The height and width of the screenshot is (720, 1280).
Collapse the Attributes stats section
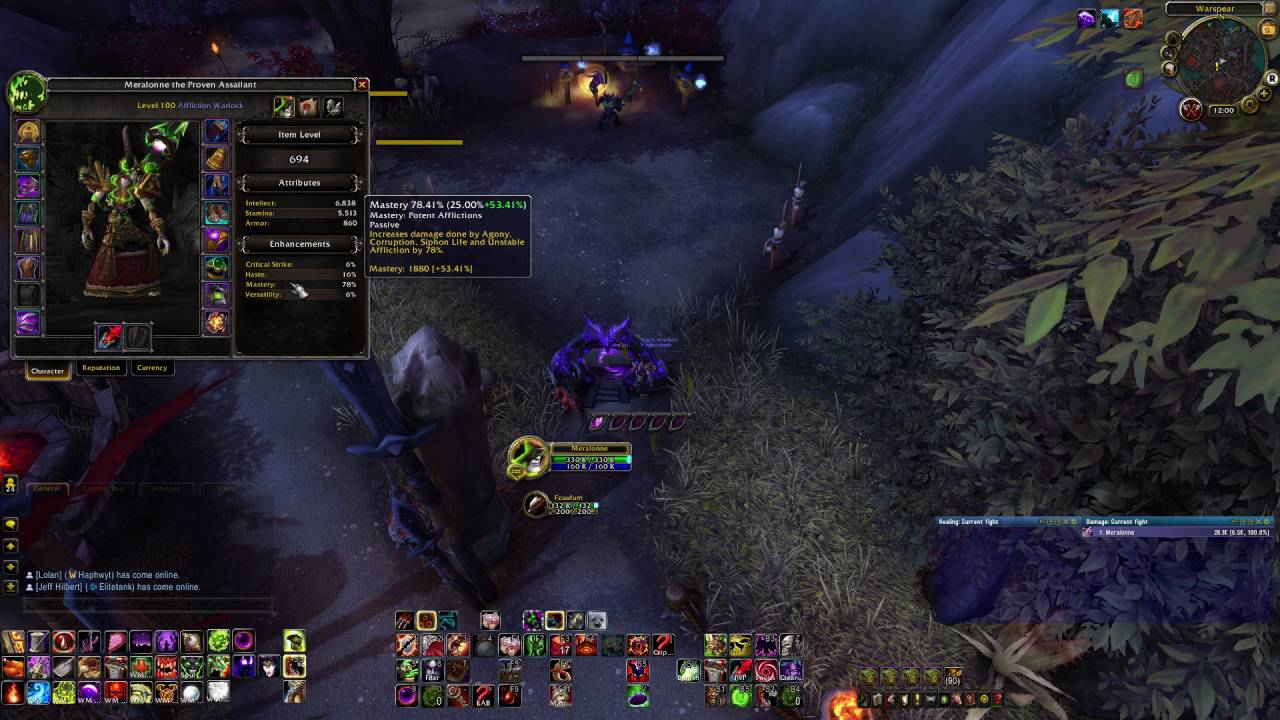(299, 183)
